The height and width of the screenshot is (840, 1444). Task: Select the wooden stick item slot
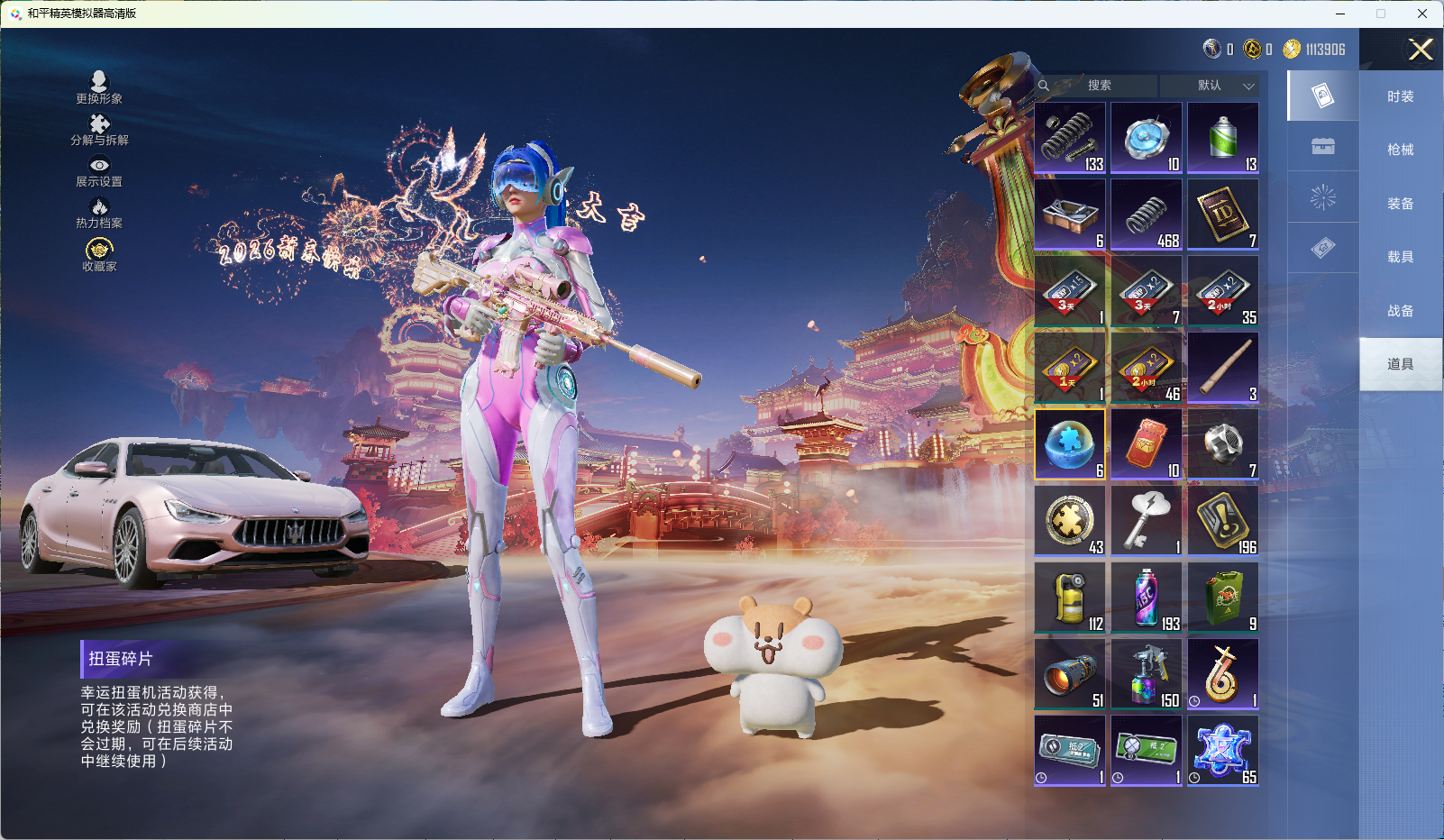(1223, 368)
